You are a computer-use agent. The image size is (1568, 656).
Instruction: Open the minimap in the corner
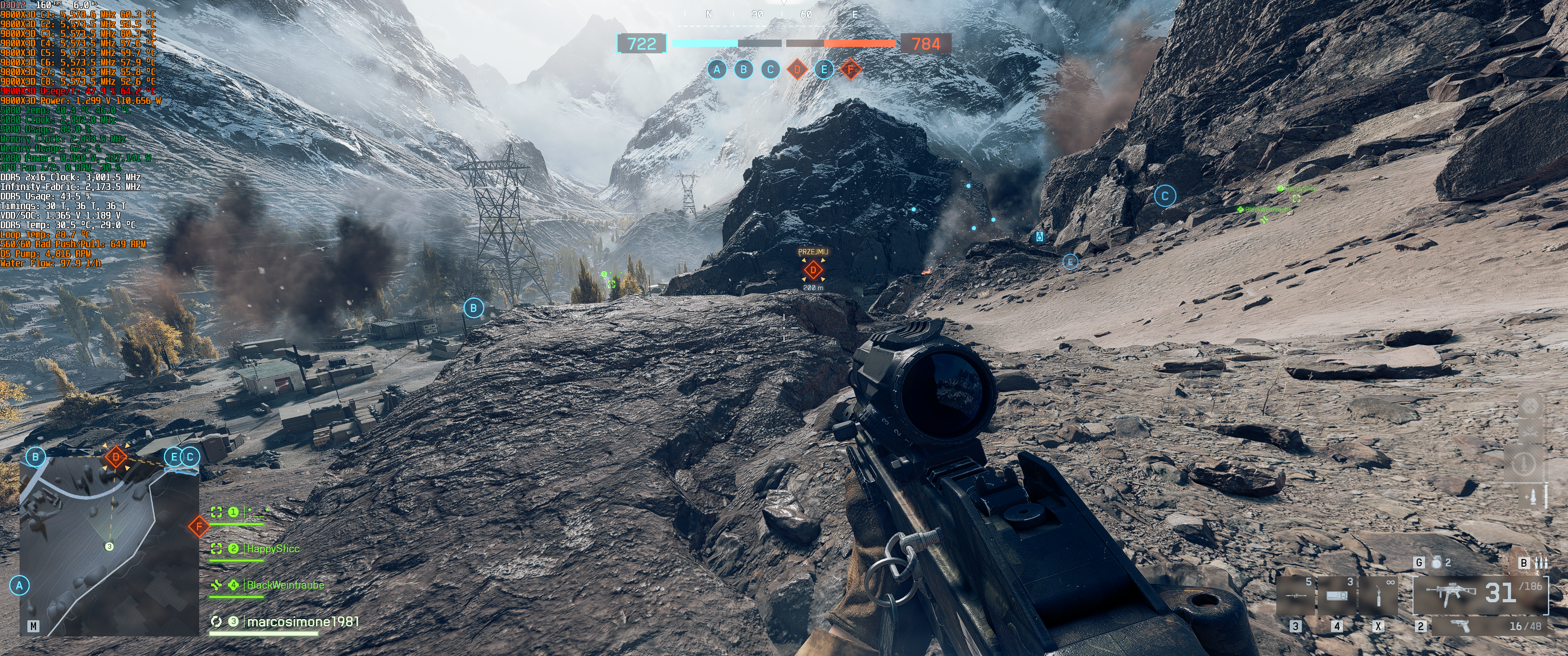click(x=109, y=548)
